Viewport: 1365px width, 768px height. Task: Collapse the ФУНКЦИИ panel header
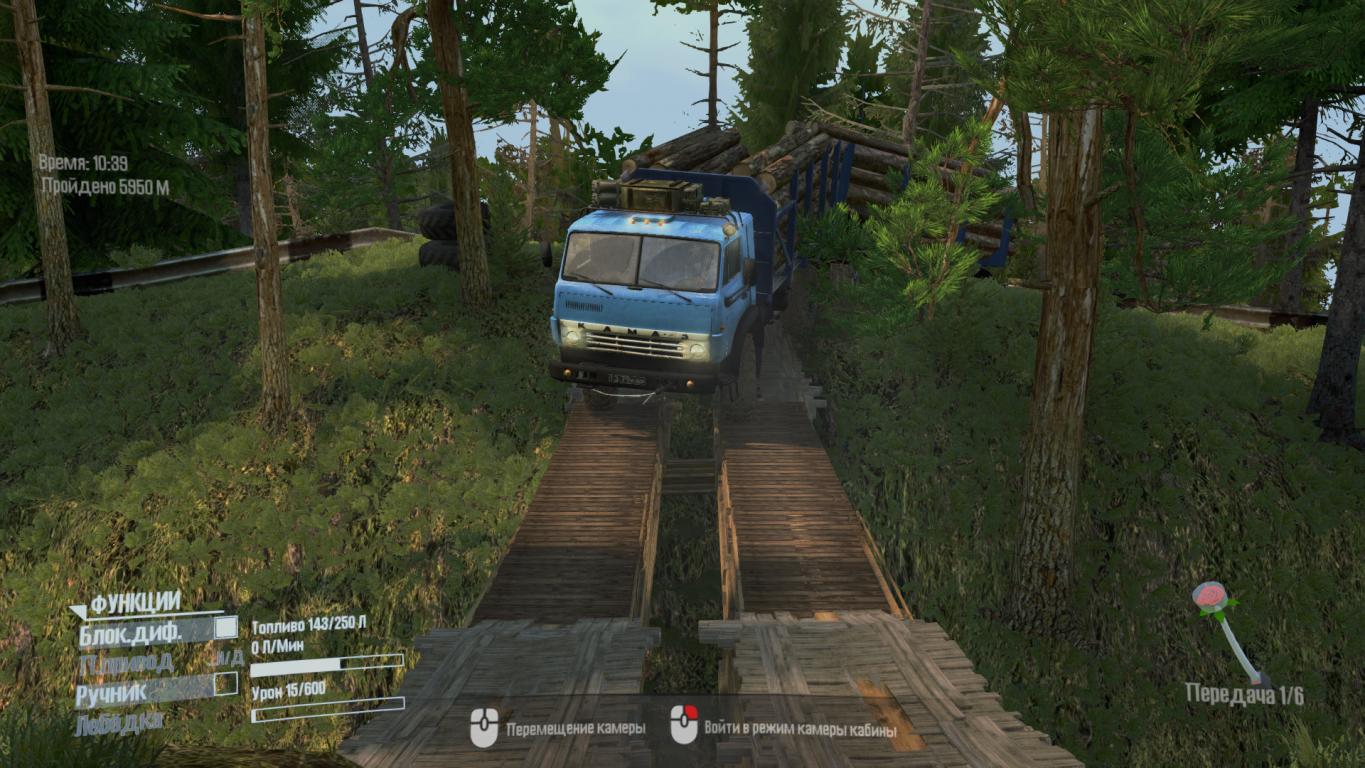point(135,602)
